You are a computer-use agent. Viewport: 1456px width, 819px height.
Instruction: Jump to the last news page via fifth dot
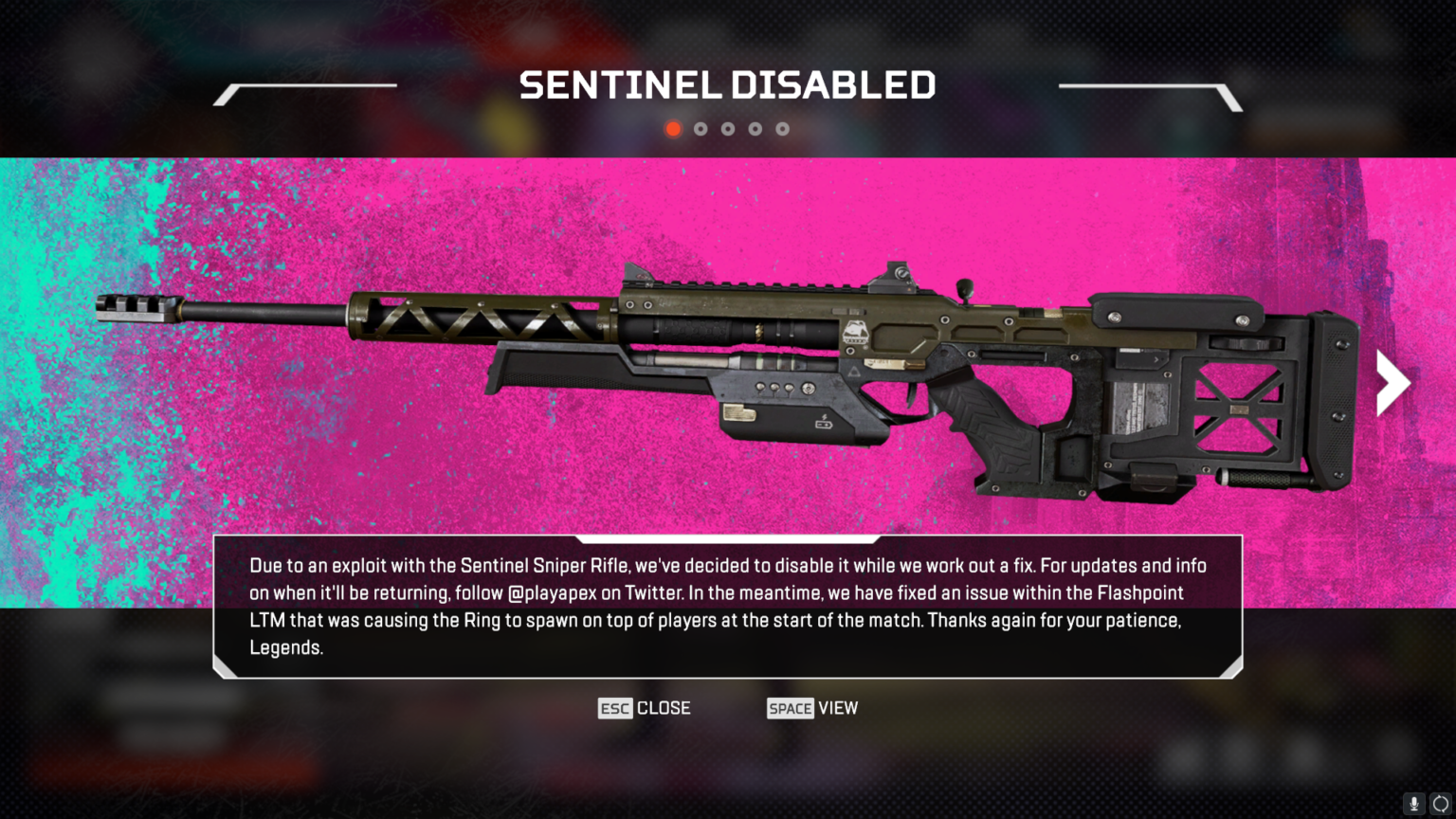(x=783, y=128)
